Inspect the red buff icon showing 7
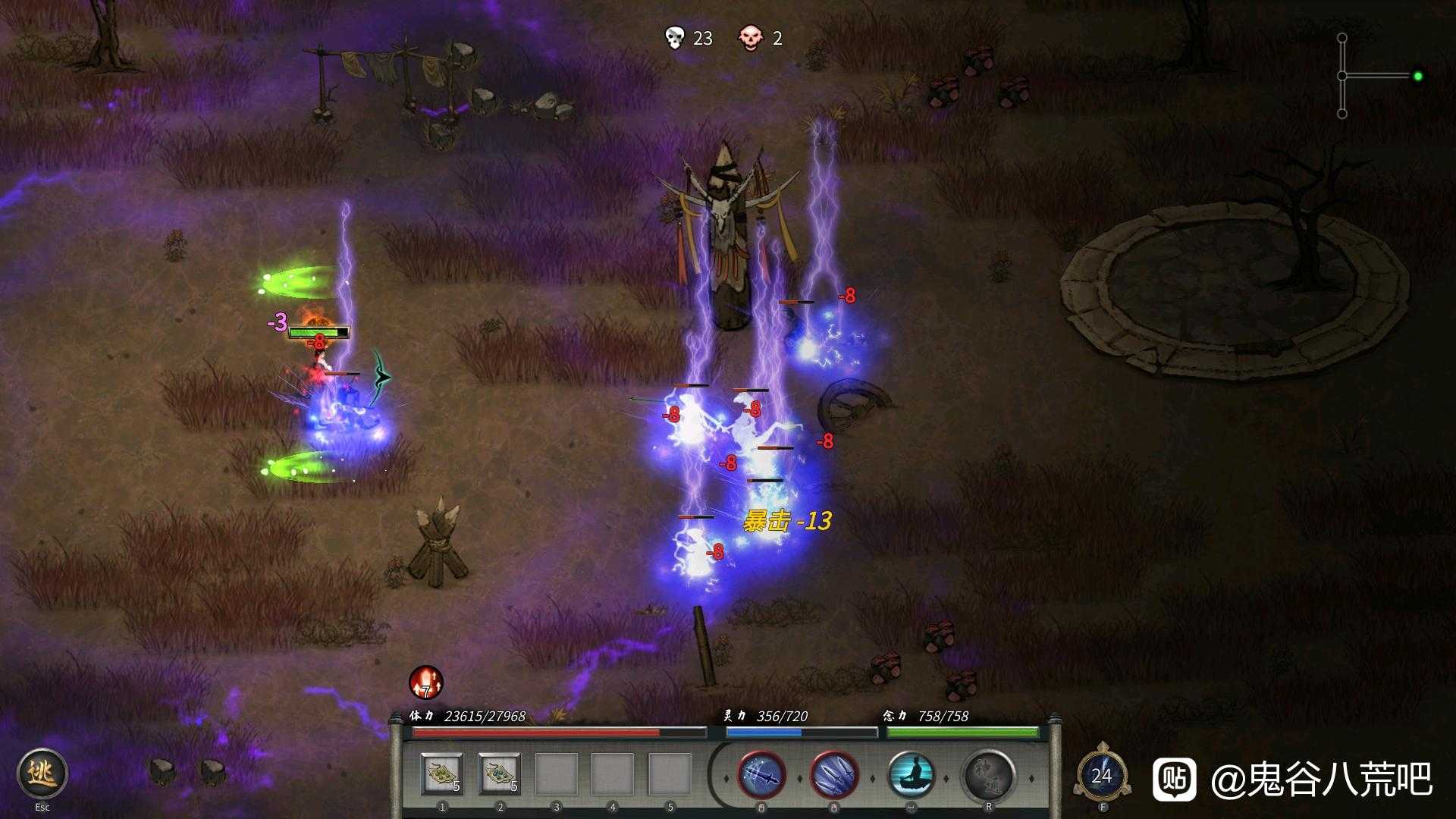The width and height of the screenshot is (1456, 819). click(425, 682)
